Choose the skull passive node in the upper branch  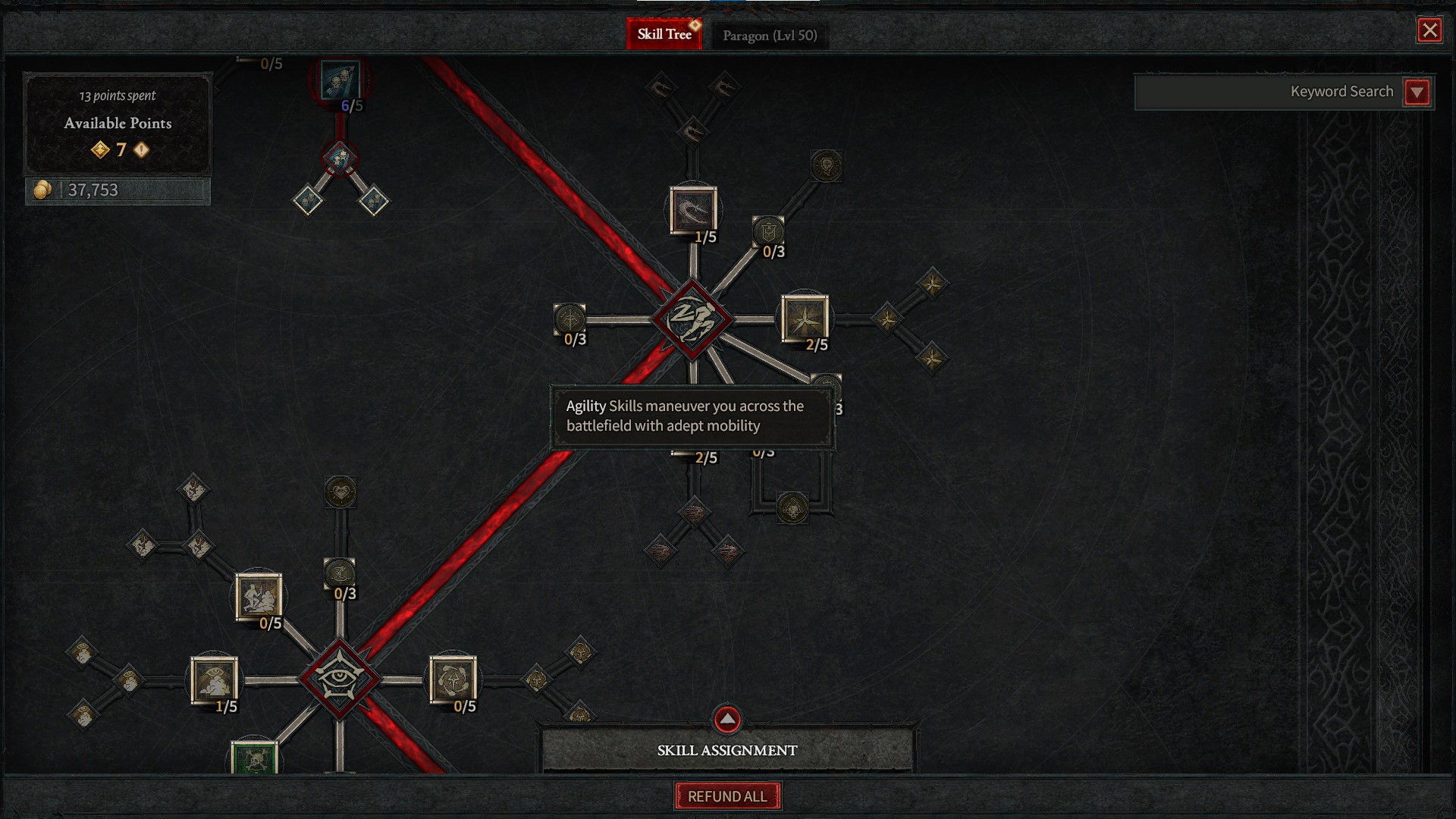[826, 165]
